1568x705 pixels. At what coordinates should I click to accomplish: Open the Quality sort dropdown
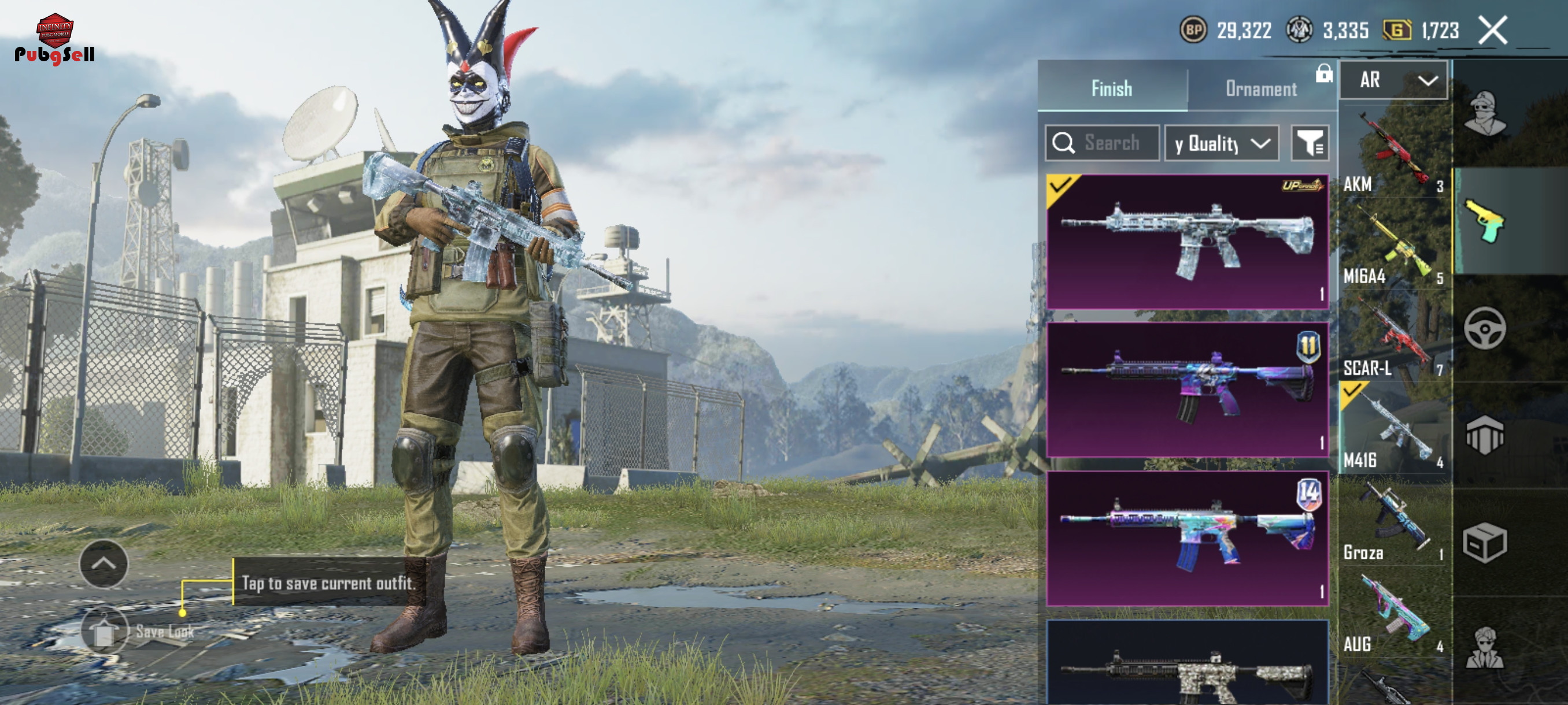pyautogui.click(x=1222, y=143)
